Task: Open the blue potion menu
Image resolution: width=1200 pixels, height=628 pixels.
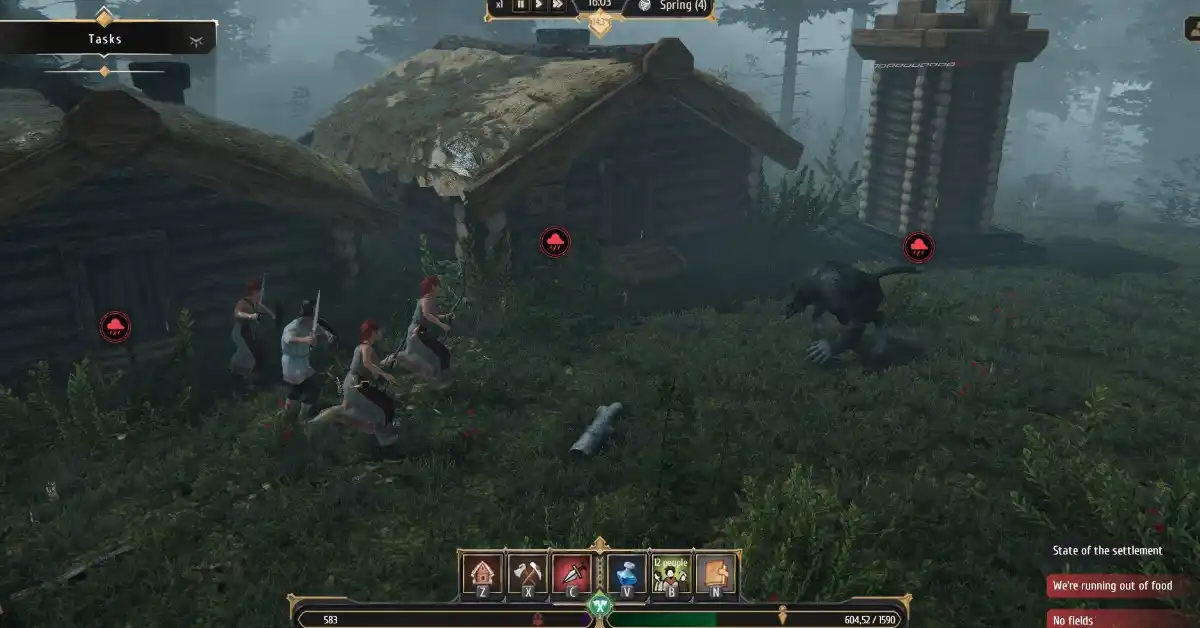Action: 626,574
